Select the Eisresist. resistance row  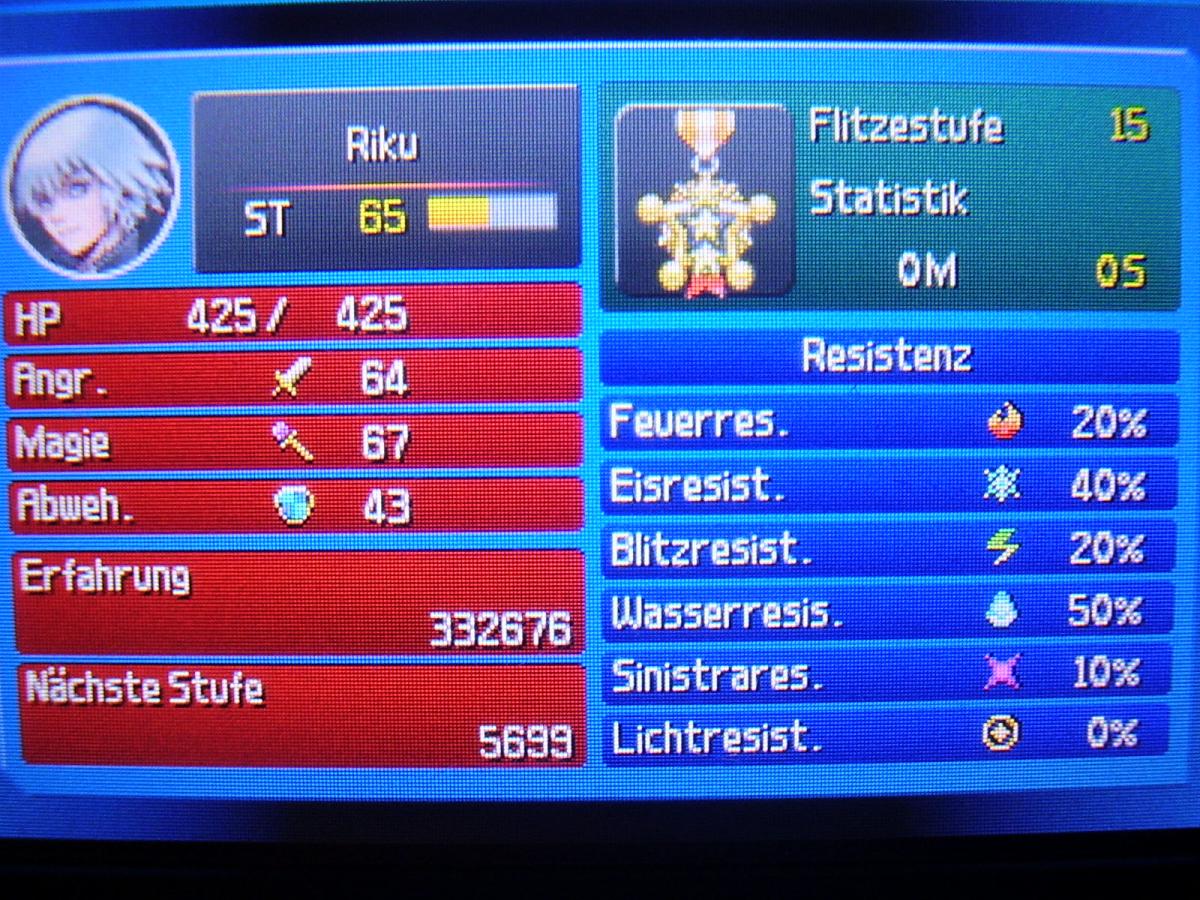(x=887, y=486)
